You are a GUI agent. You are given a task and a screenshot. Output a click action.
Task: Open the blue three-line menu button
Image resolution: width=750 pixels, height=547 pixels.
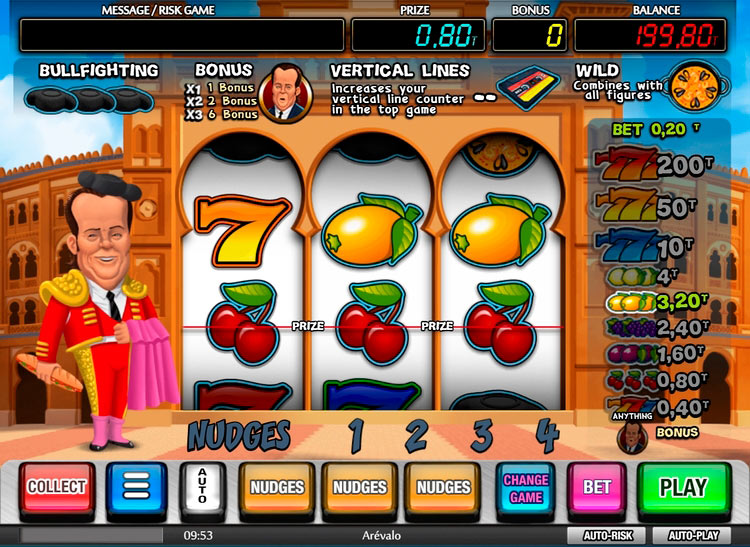coord(136,488)
